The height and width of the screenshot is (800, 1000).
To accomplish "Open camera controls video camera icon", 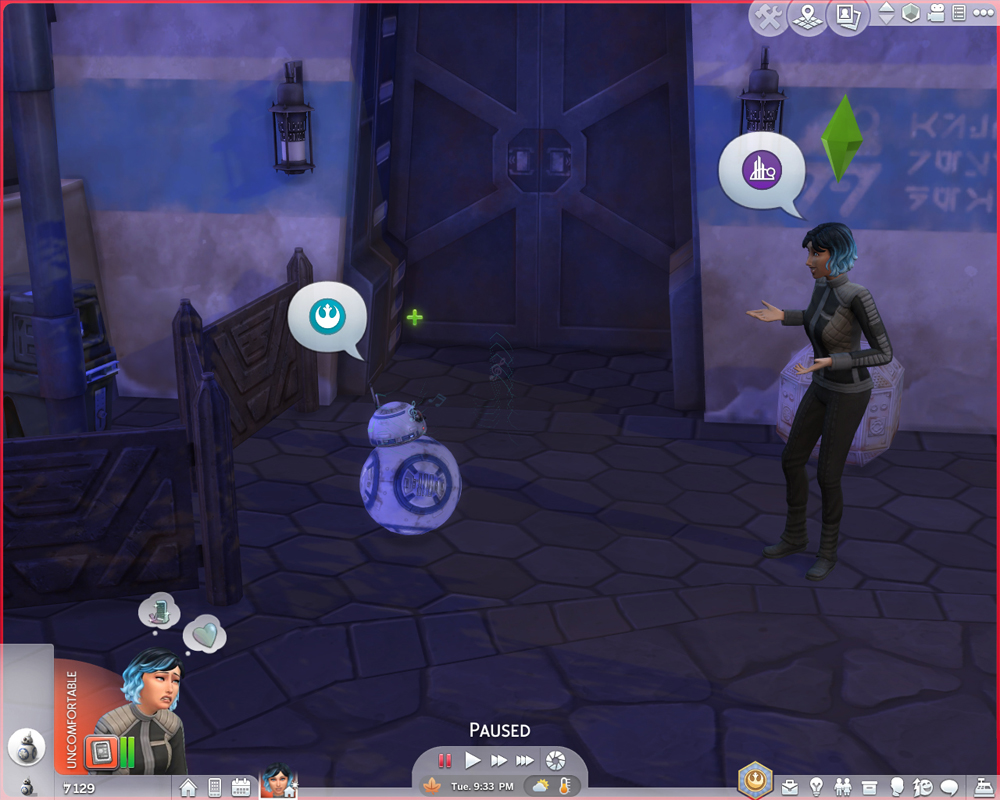I will (937, 14).
